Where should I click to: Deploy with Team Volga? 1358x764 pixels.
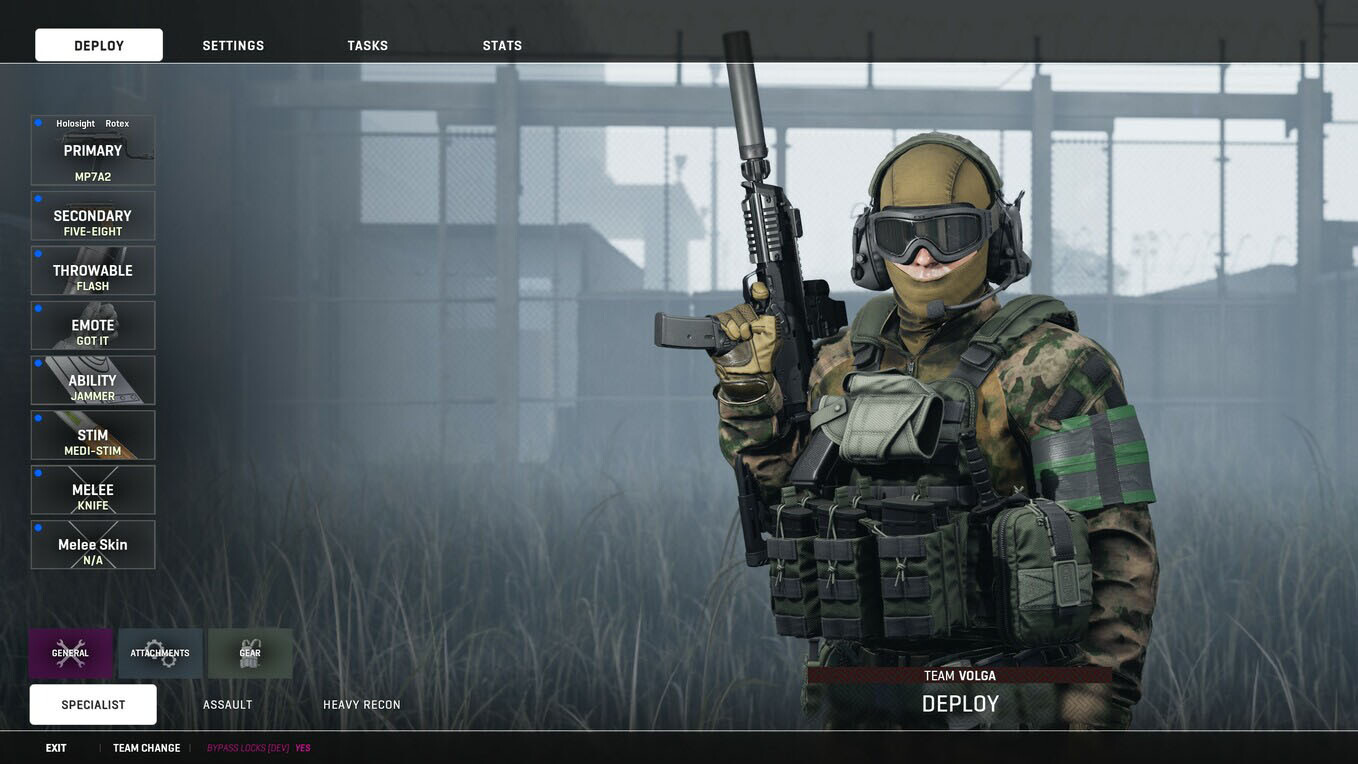(960, 703)
